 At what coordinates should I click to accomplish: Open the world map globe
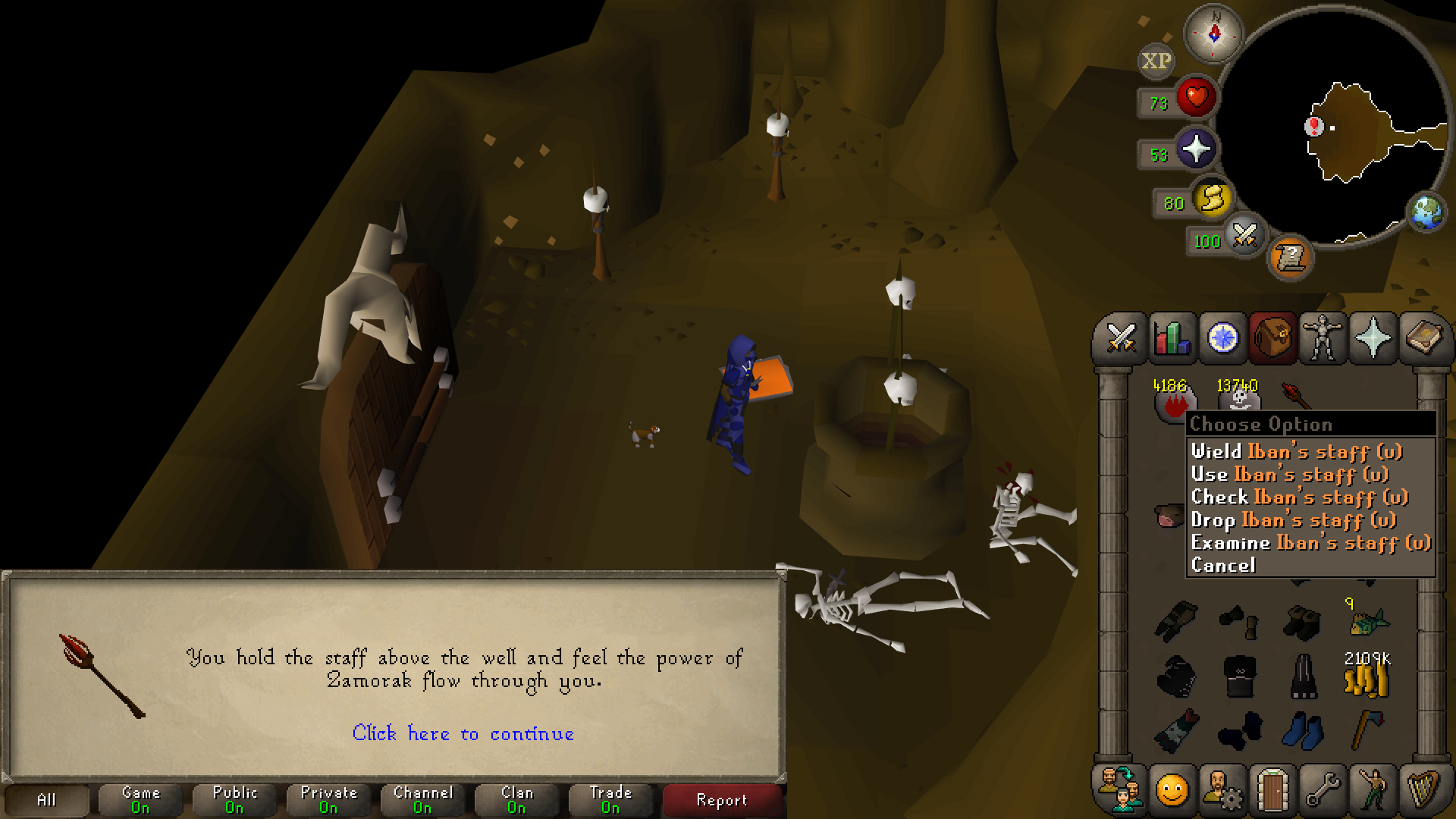point(1427,212)
